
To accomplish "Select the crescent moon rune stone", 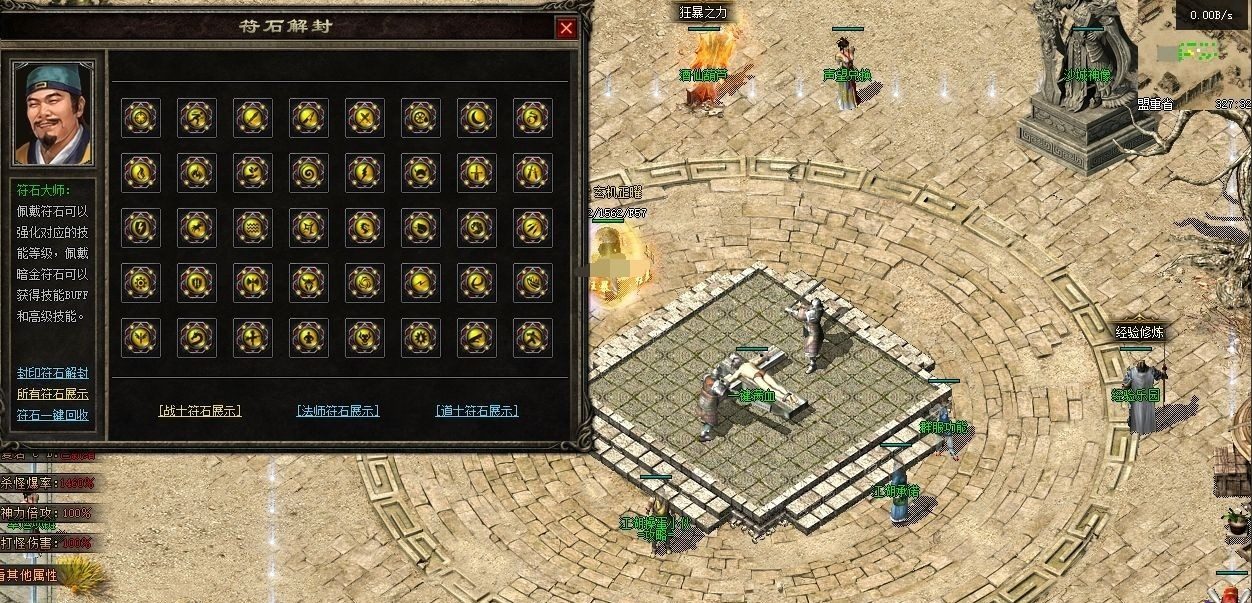I will click(x=477, y=118).
